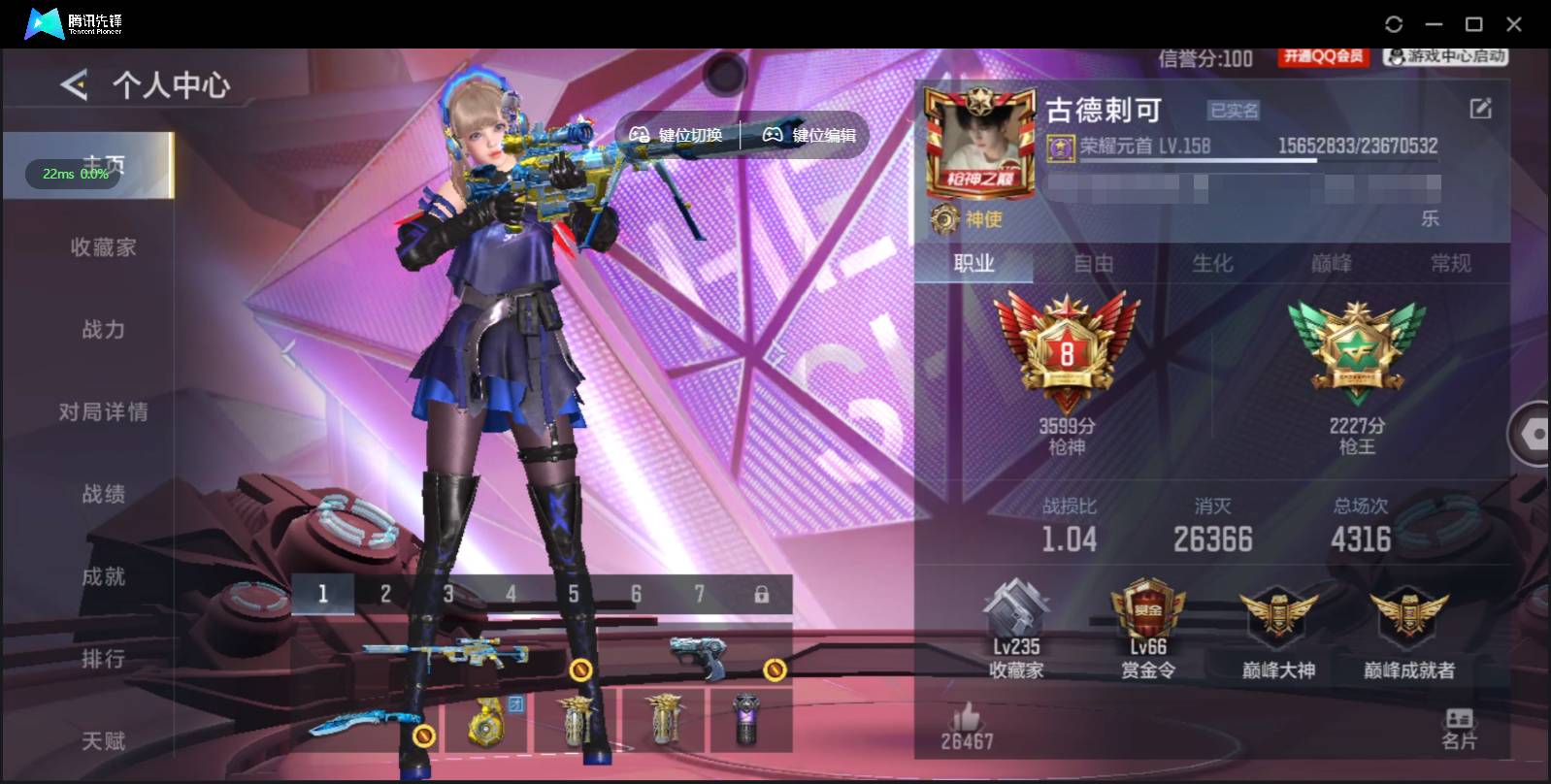View the 巅峰成就者 achievement badge
1551x784 pixels.
[x=1408, y=626]
